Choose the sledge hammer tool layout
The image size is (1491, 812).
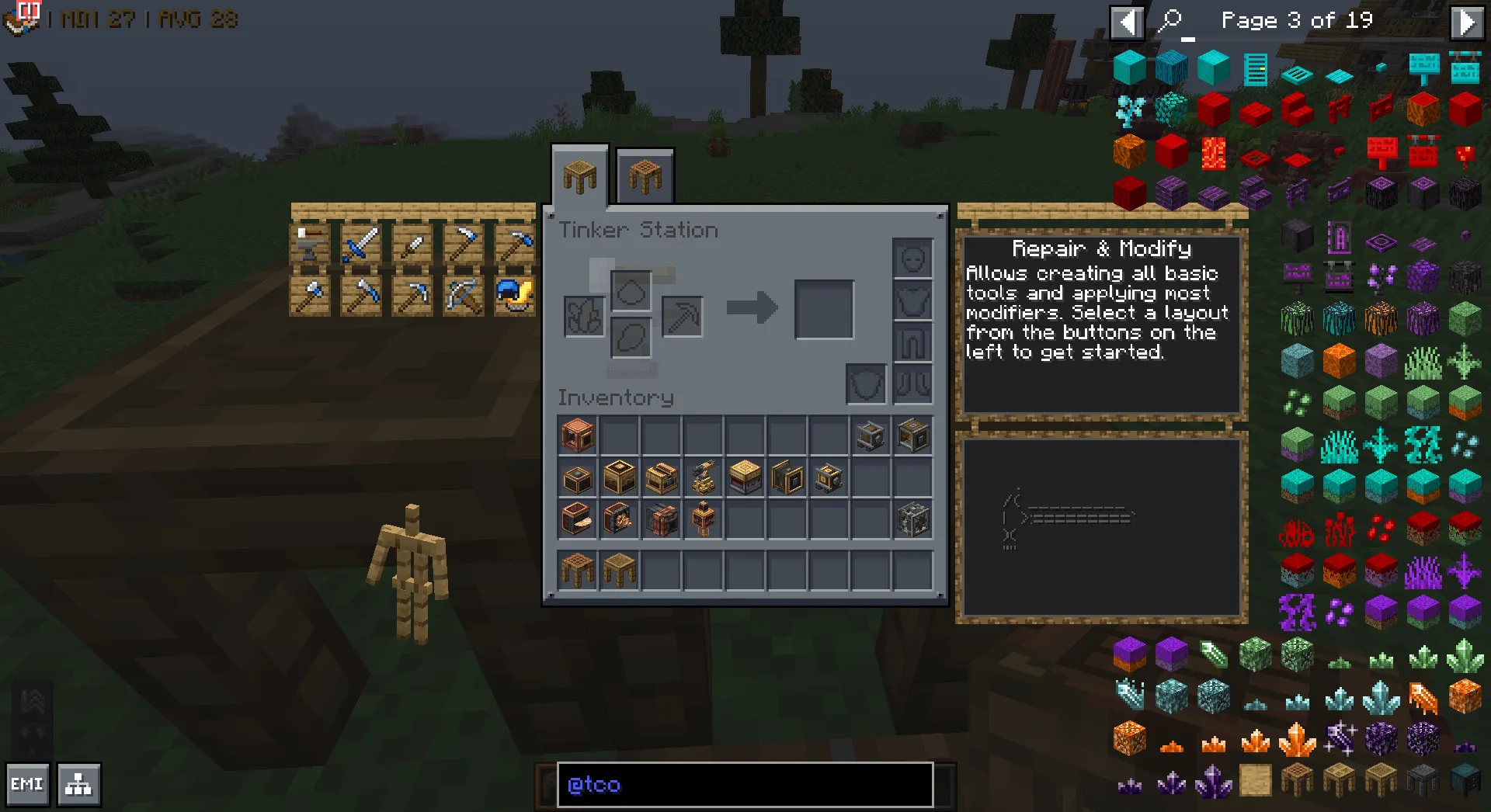(x=361, y=296)
